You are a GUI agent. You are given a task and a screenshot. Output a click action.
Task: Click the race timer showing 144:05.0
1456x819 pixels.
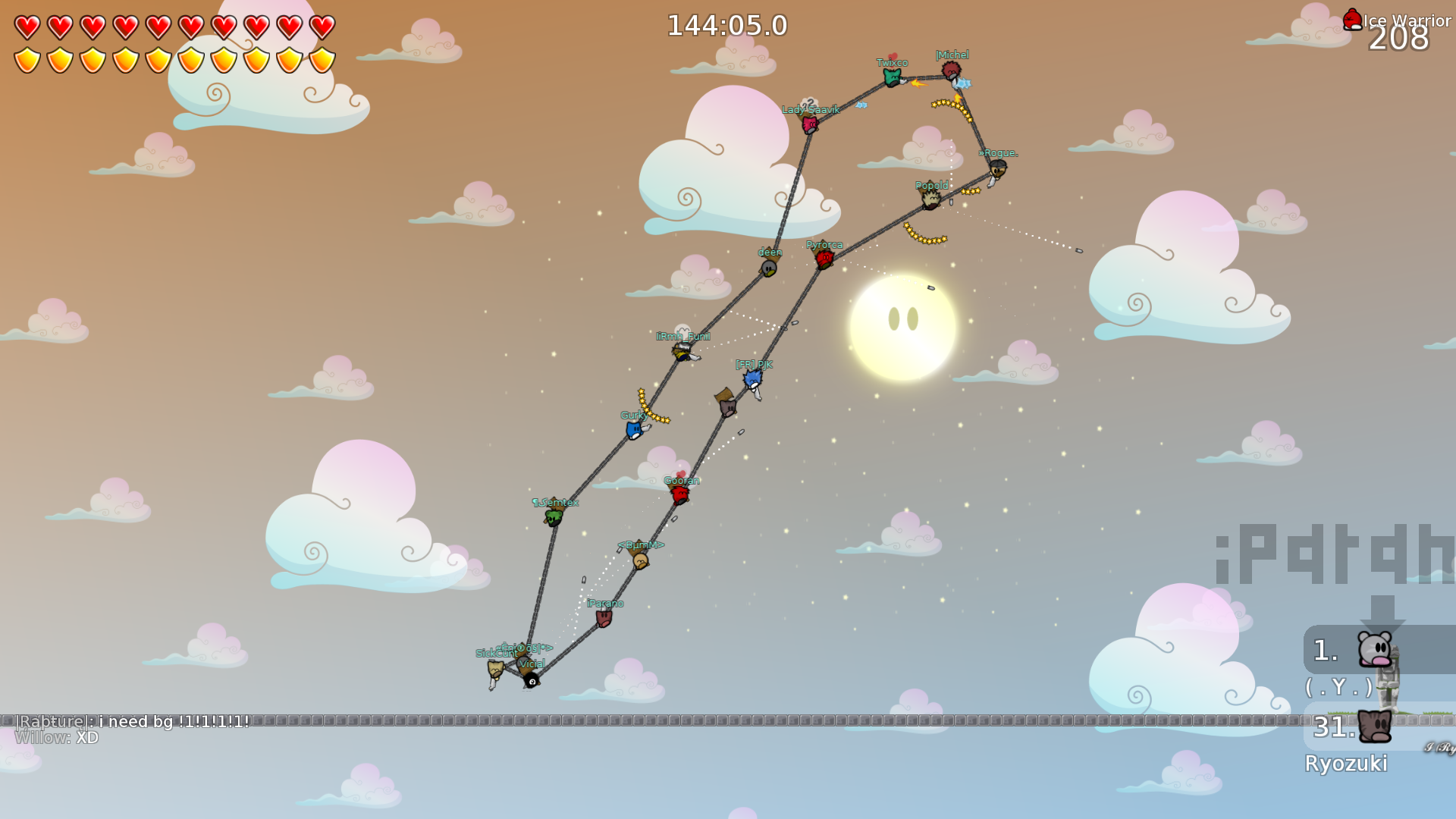click(x=726, y=24)
